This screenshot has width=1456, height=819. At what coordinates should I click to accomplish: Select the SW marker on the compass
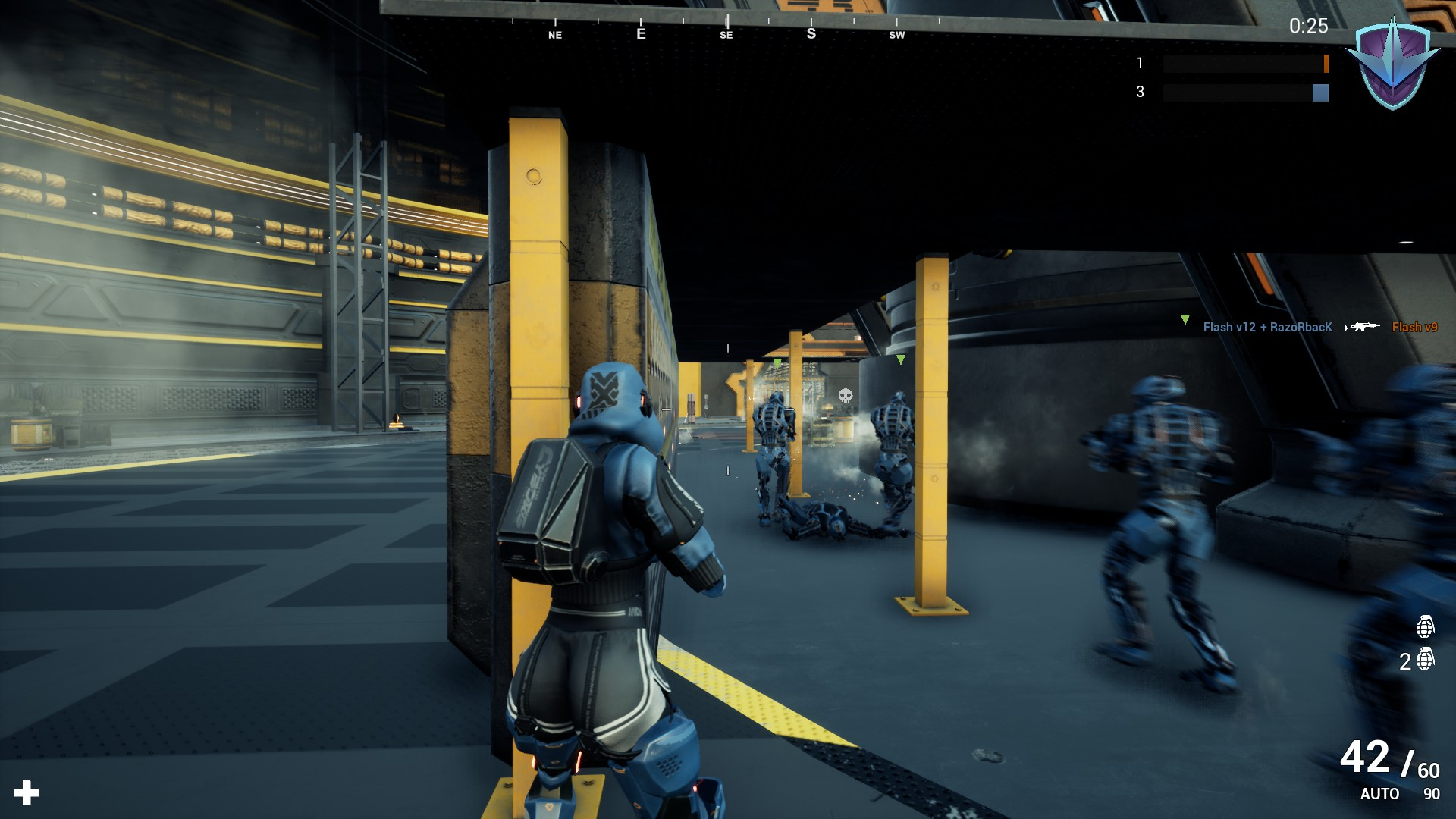896,35
